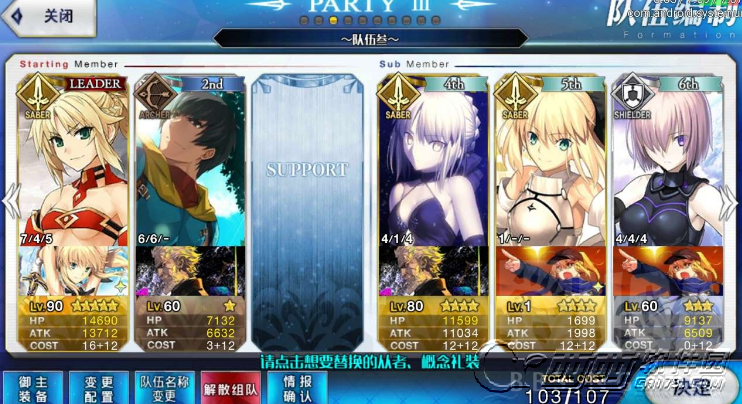
Task: Choose the 2nd slot Archer servant card
Action: point(190,160)
